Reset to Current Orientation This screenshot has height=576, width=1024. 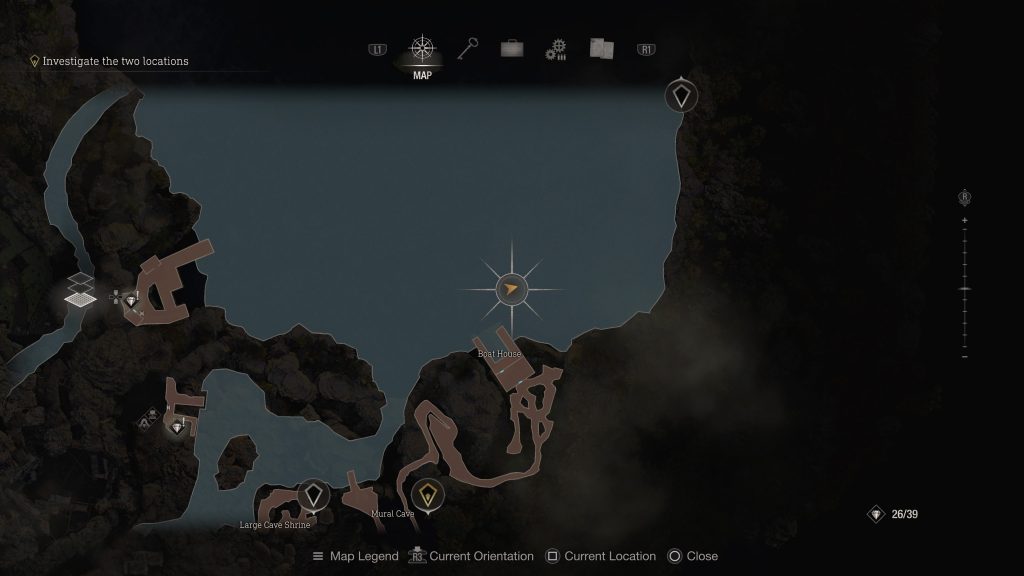coord(470,556)
